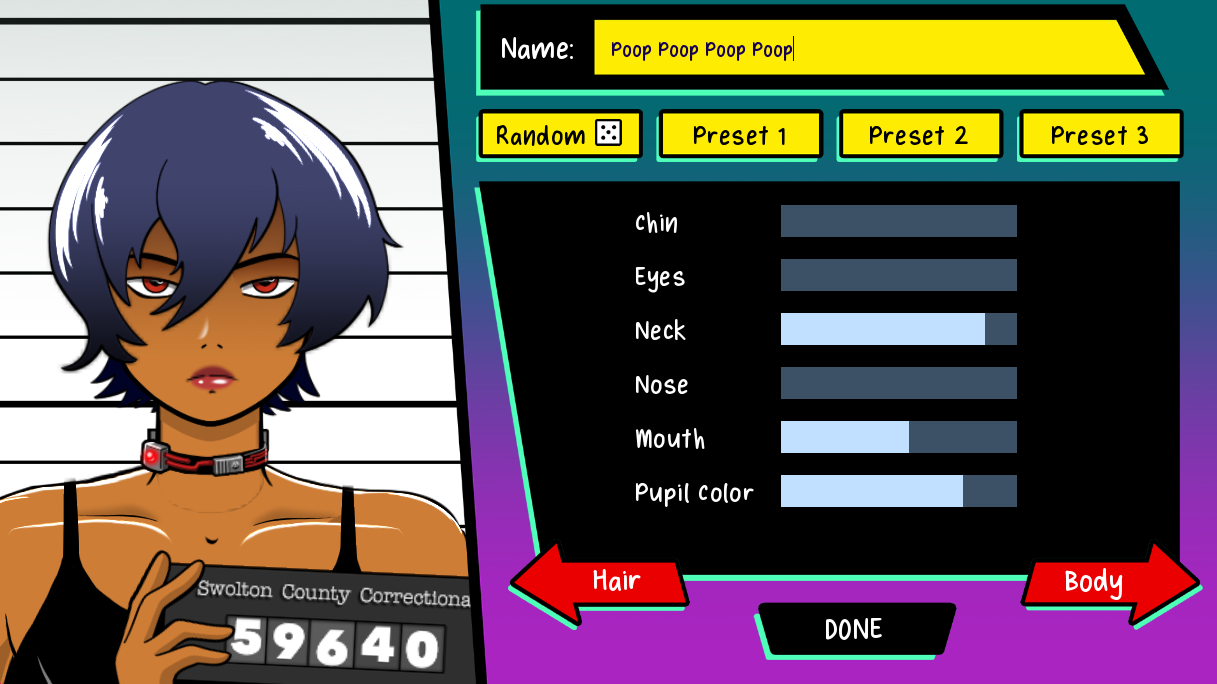Viewport: 1217px width, 684px height.
Task: Set the Eyes slider
Action: pos(898,275)
